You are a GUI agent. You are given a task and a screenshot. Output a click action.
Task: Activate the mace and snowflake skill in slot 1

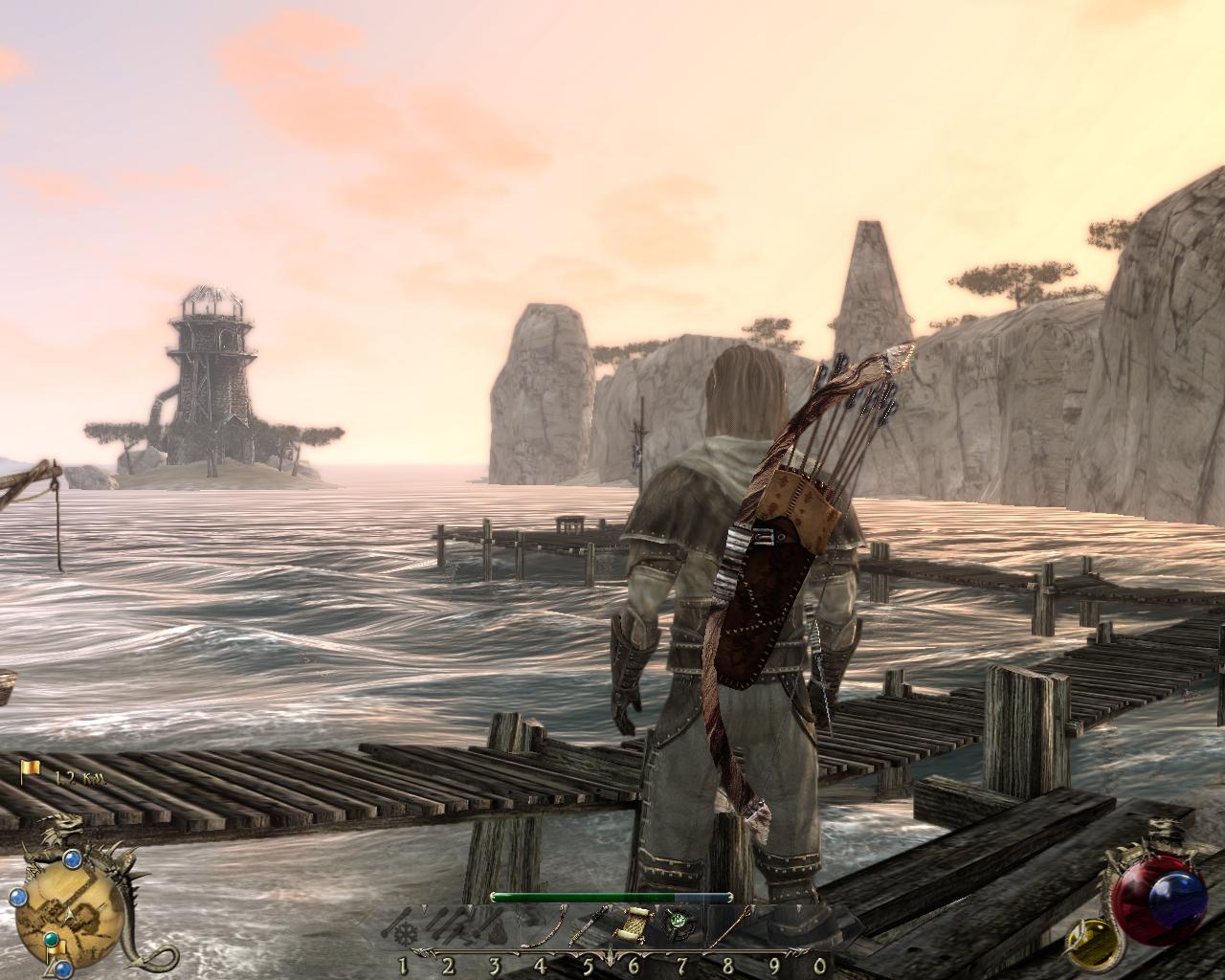402,928
